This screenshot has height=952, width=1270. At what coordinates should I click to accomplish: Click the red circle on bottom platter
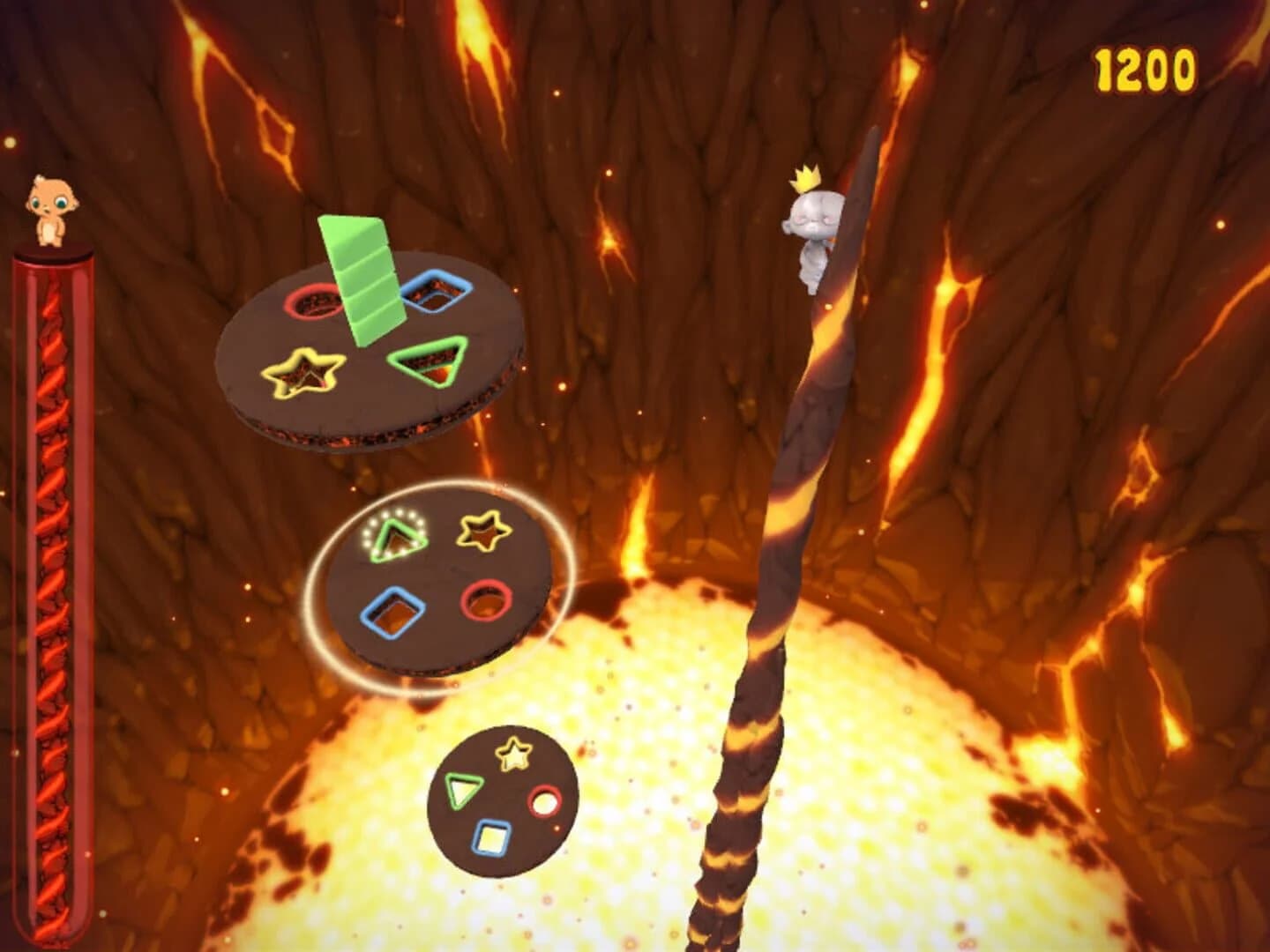click(x=546, y=801)
